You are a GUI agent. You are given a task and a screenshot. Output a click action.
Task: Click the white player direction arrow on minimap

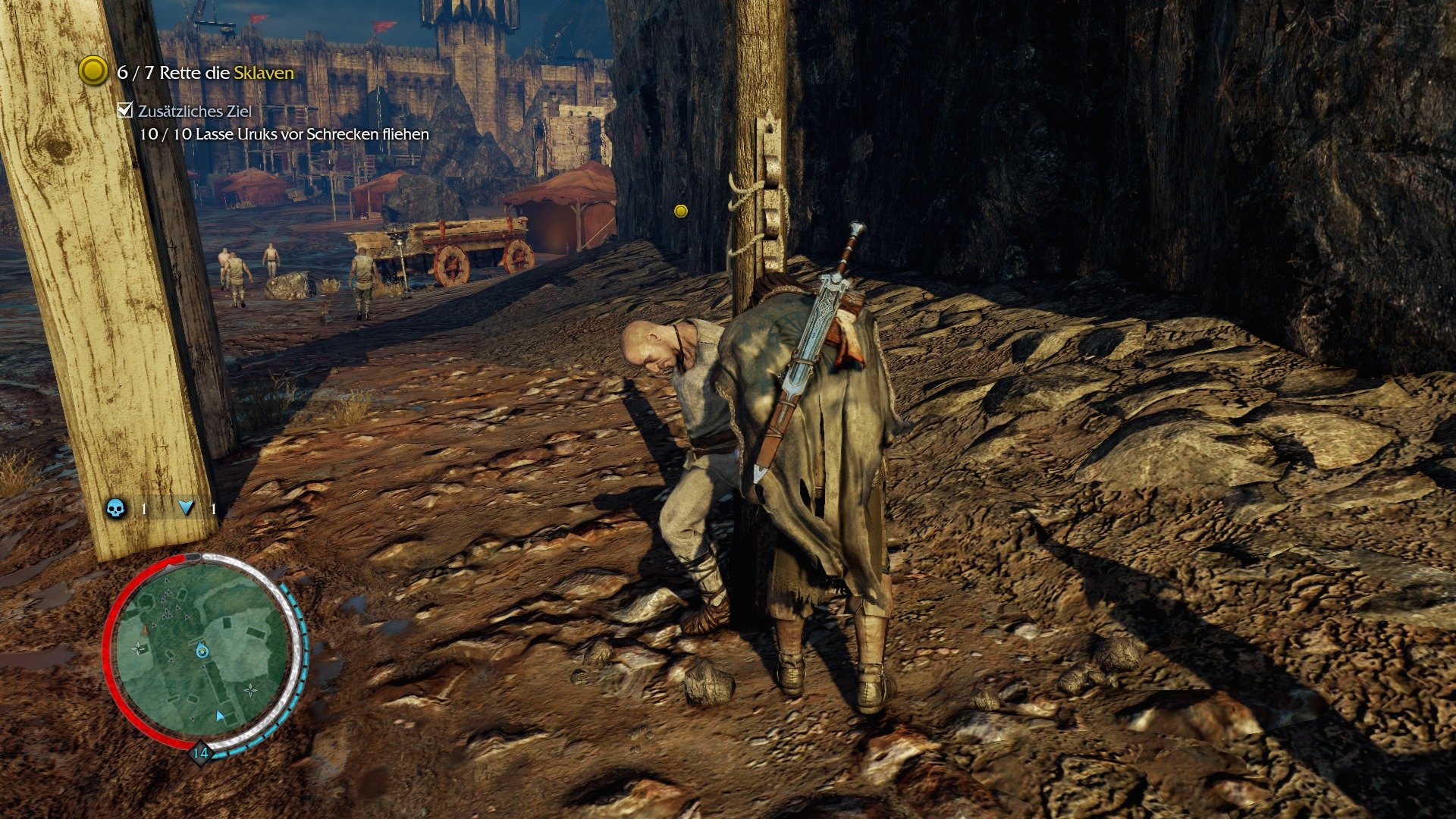[219, 715]
